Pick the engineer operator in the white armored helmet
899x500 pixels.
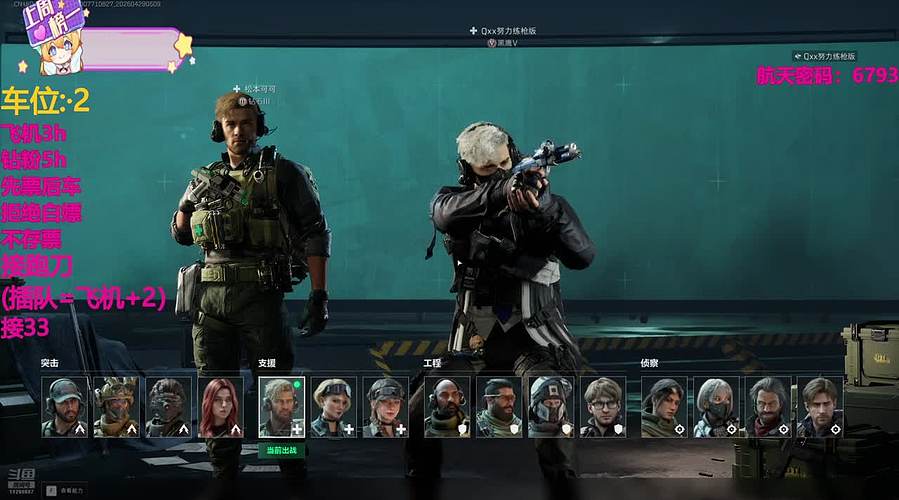coord(550,407)
